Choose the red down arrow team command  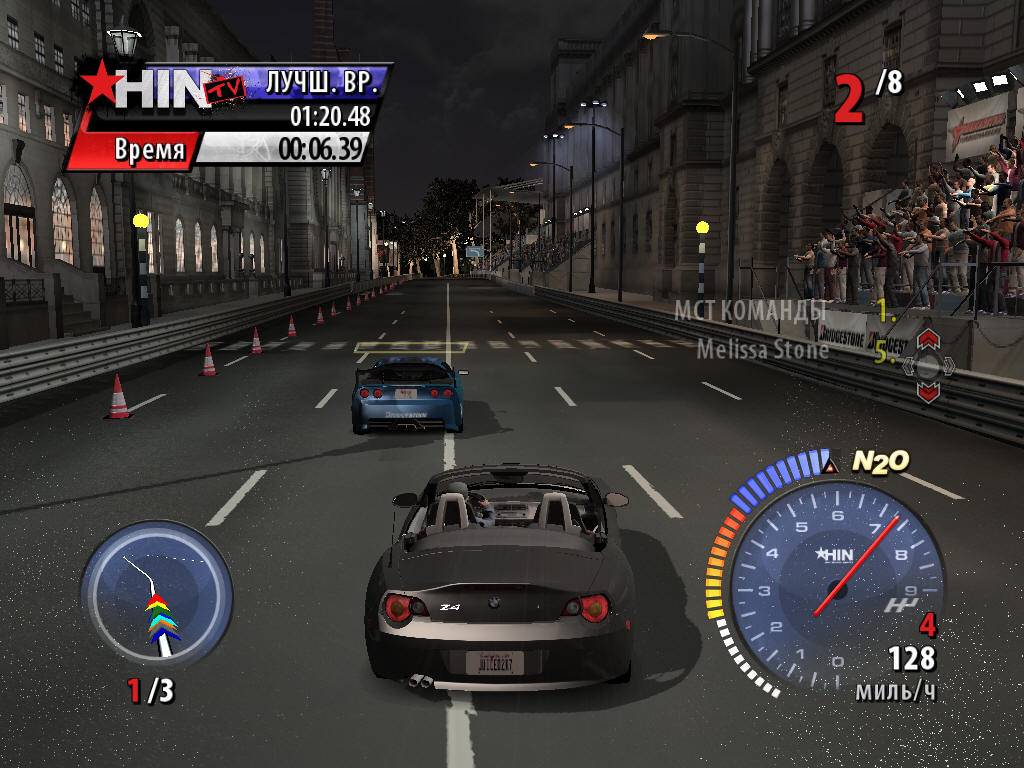pyautogui.click(x=928, y=393)
